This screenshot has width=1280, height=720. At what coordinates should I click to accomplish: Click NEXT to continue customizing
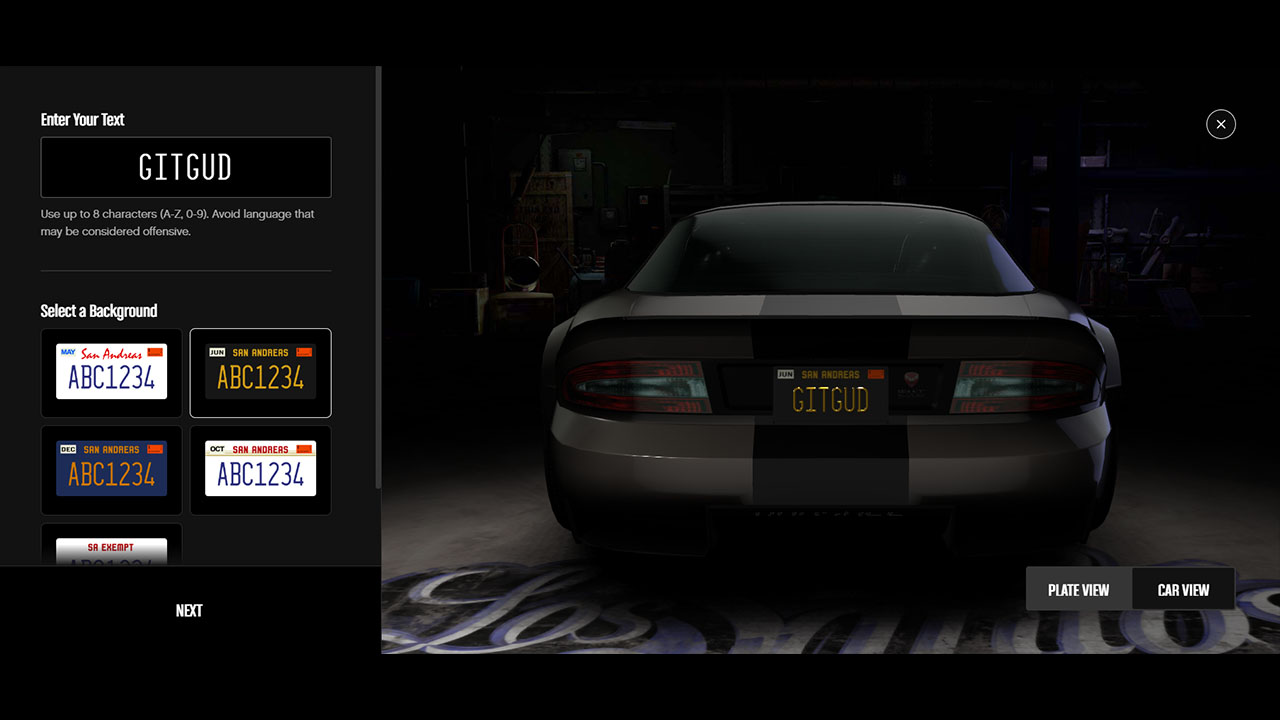click(x=189, y=610)
